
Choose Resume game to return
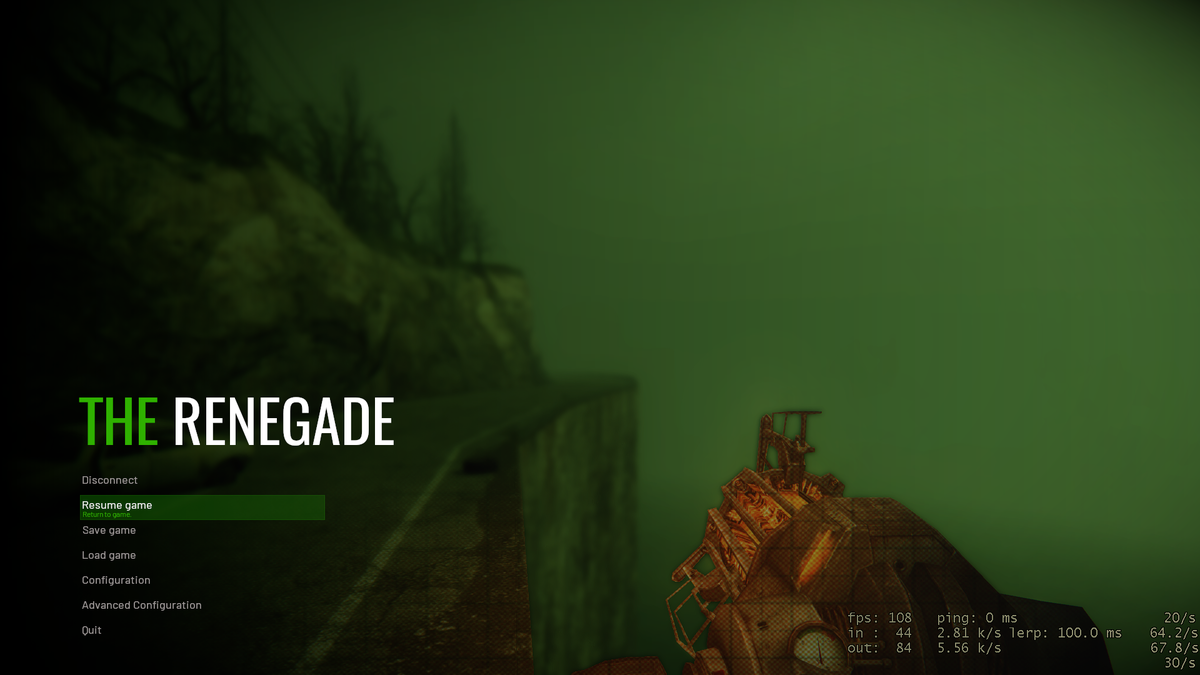click(117, 506)
